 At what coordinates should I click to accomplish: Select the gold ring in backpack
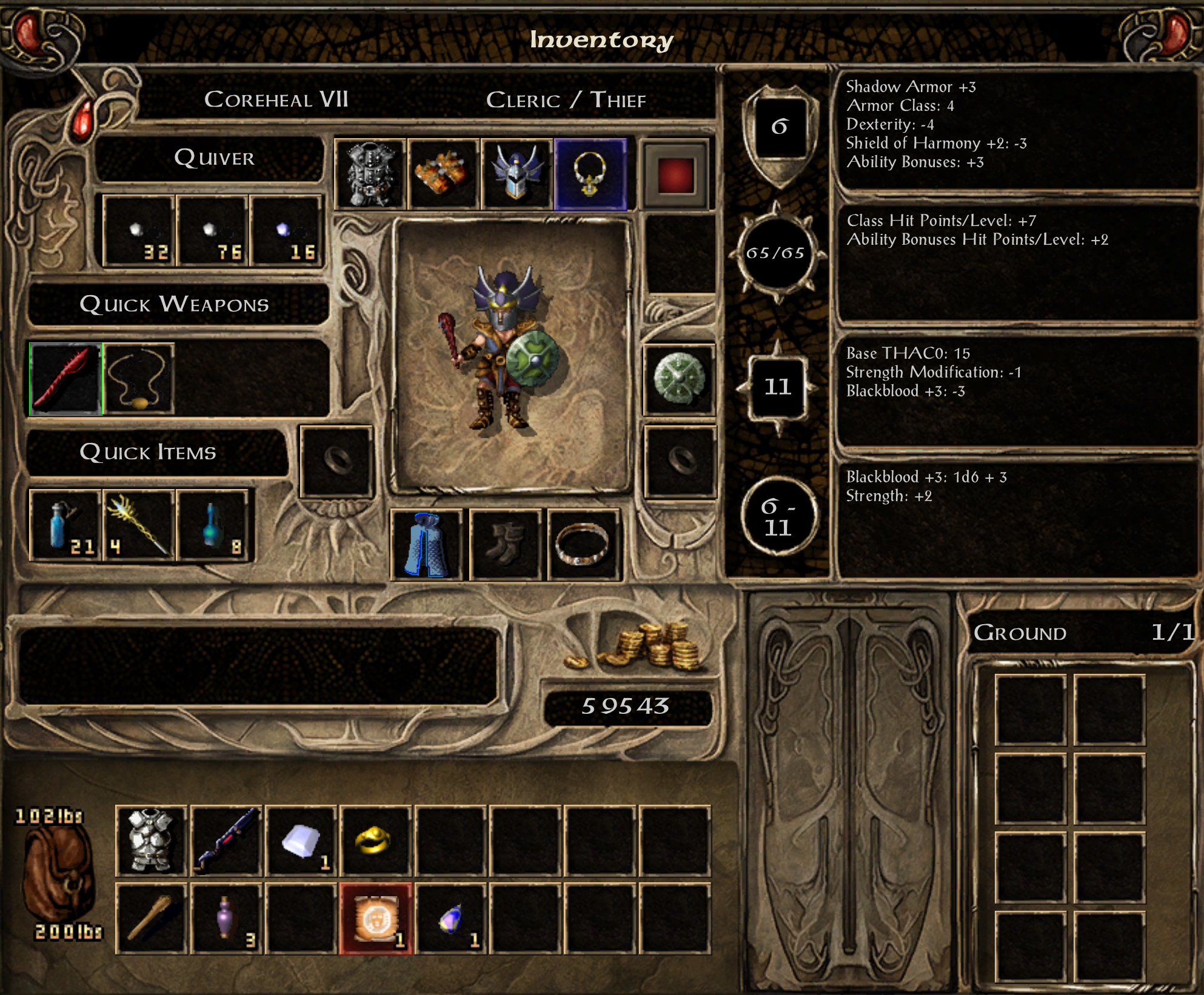[375, 840]
